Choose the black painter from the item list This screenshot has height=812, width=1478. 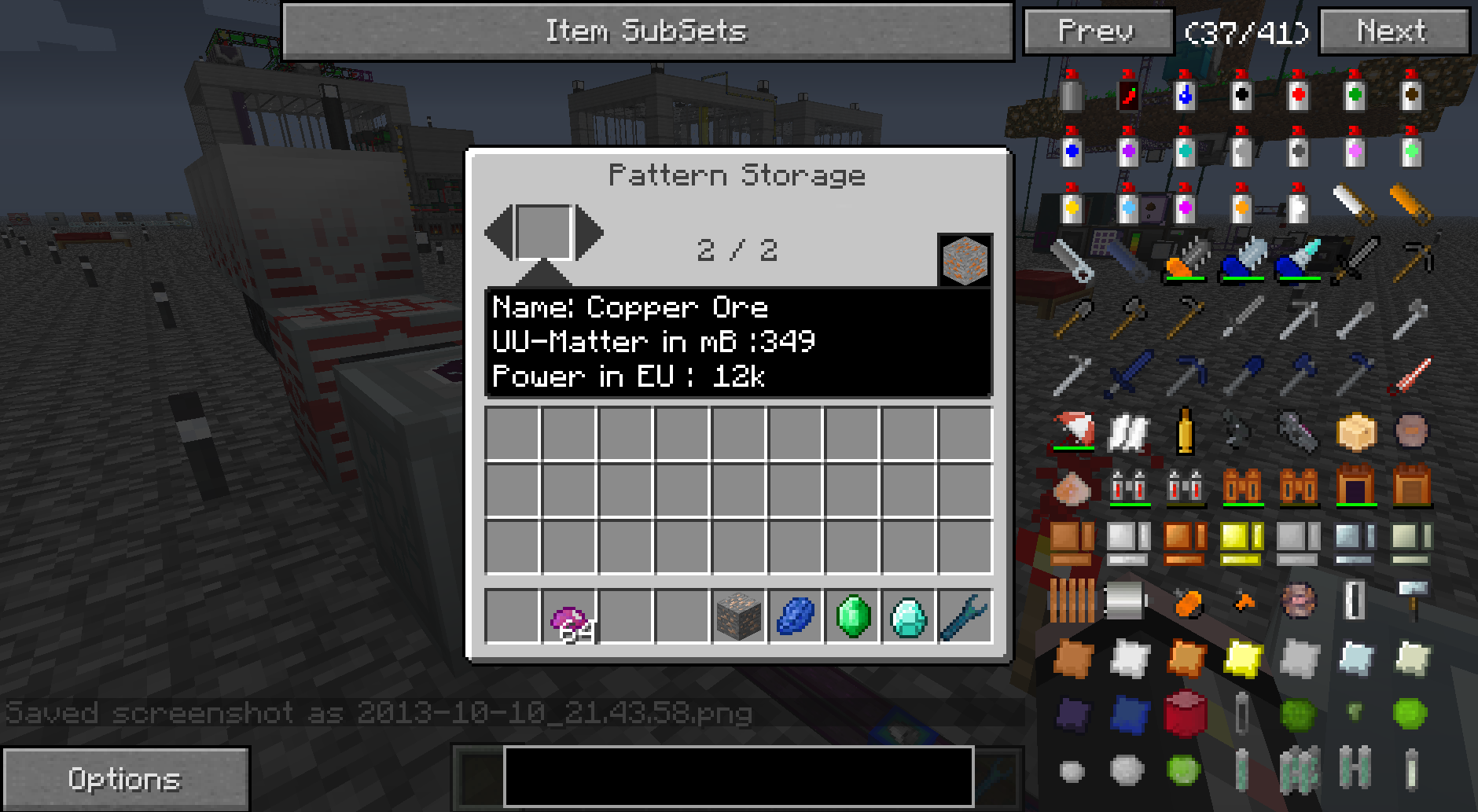coord(1241,91)
